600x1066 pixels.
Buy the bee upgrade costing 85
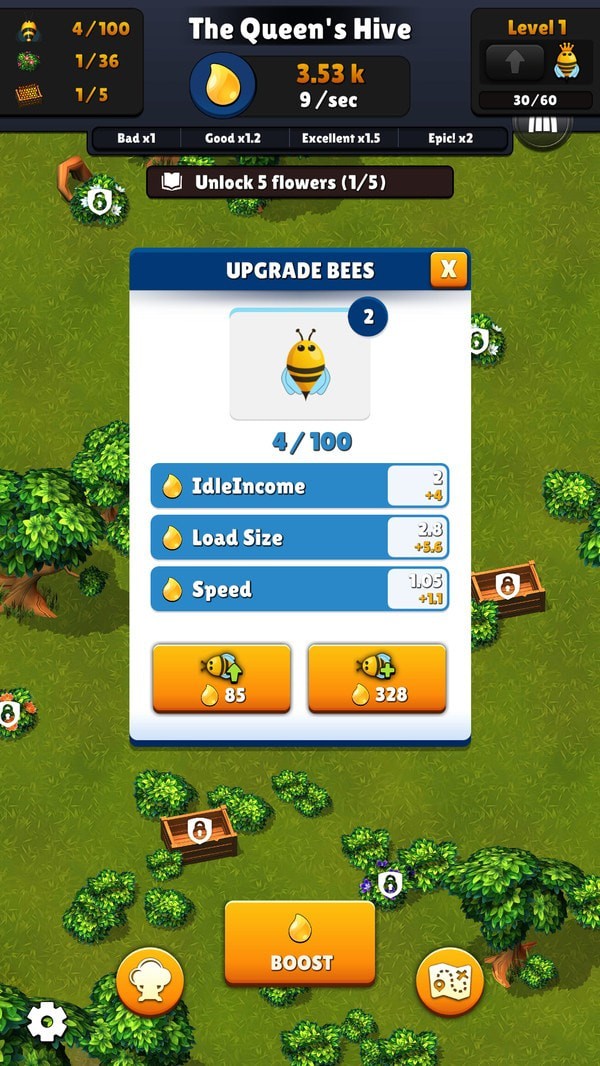click(x=221, y=678)
